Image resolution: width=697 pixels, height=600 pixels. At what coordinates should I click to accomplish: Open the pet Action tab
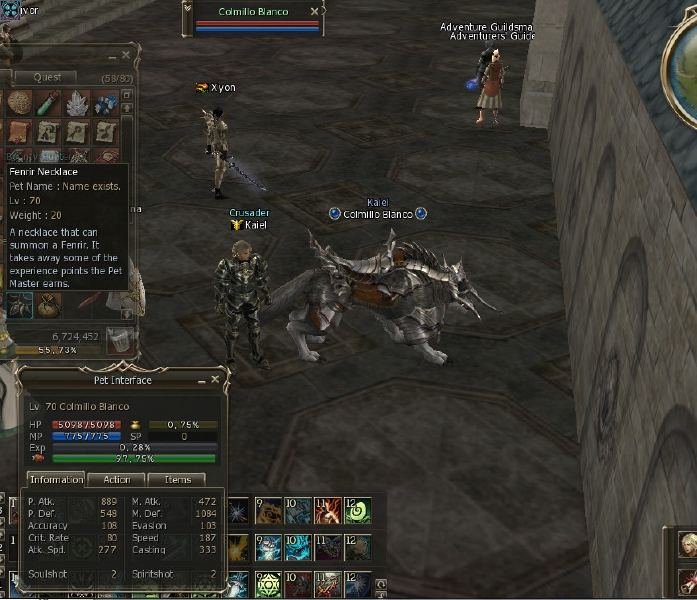[x=117, y=480]
